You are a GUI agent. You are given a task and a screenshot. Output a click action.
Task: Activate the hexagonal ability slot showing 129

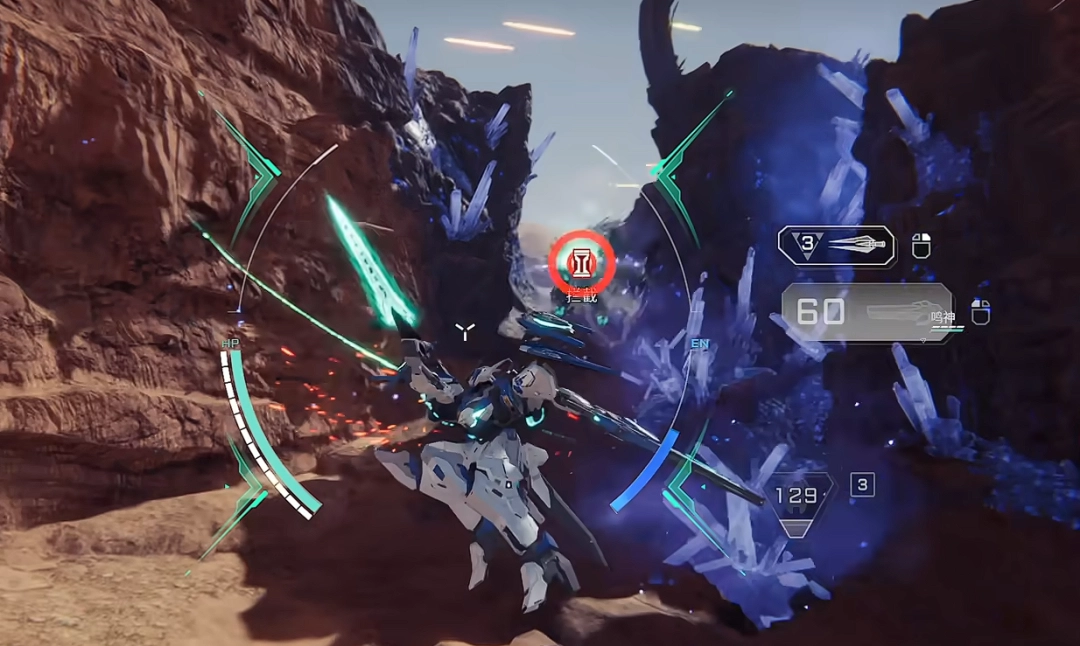(802, 499)
